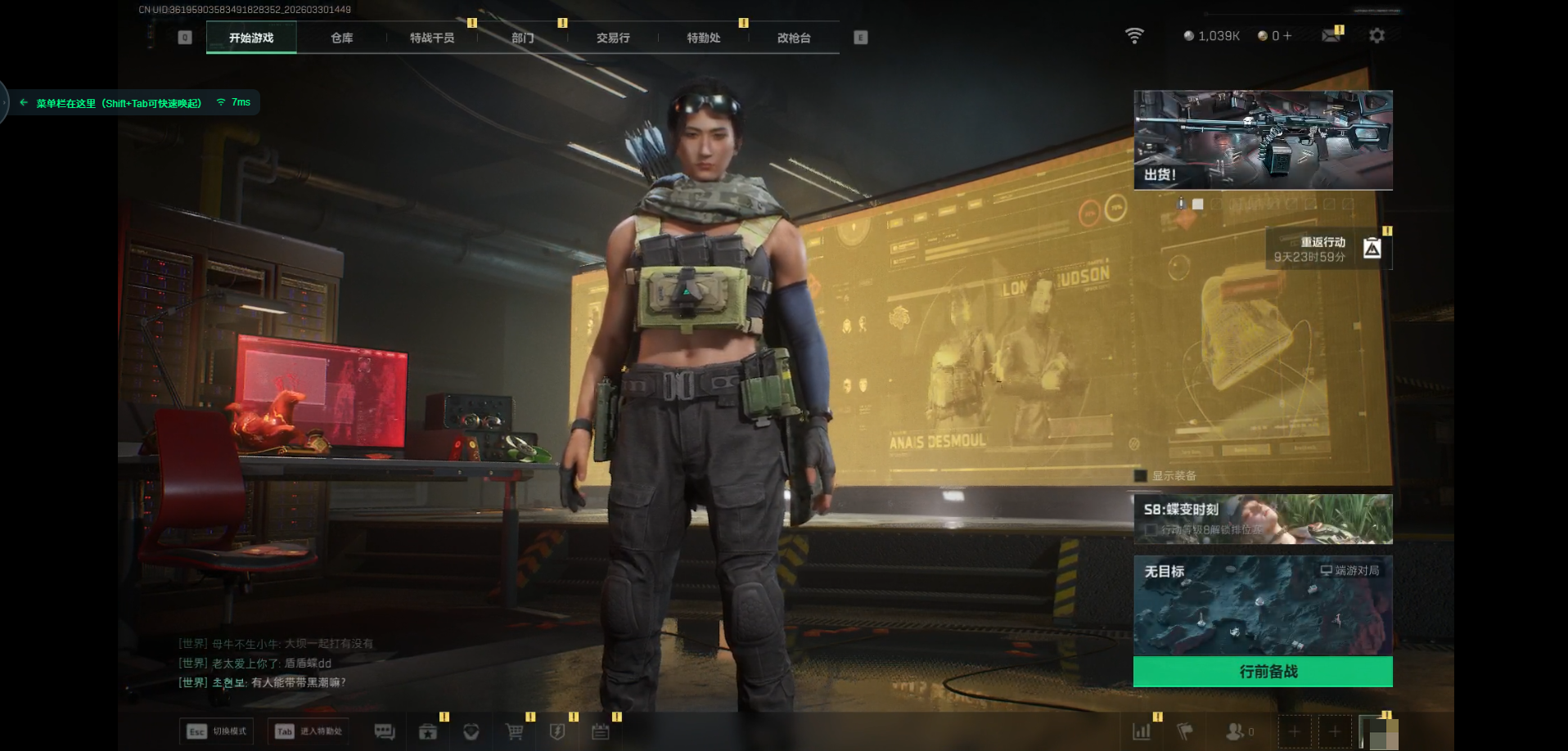Open the chat speech bubble icon
Viewport: 1568px width, 751px height.
click(x=385, y=731)
